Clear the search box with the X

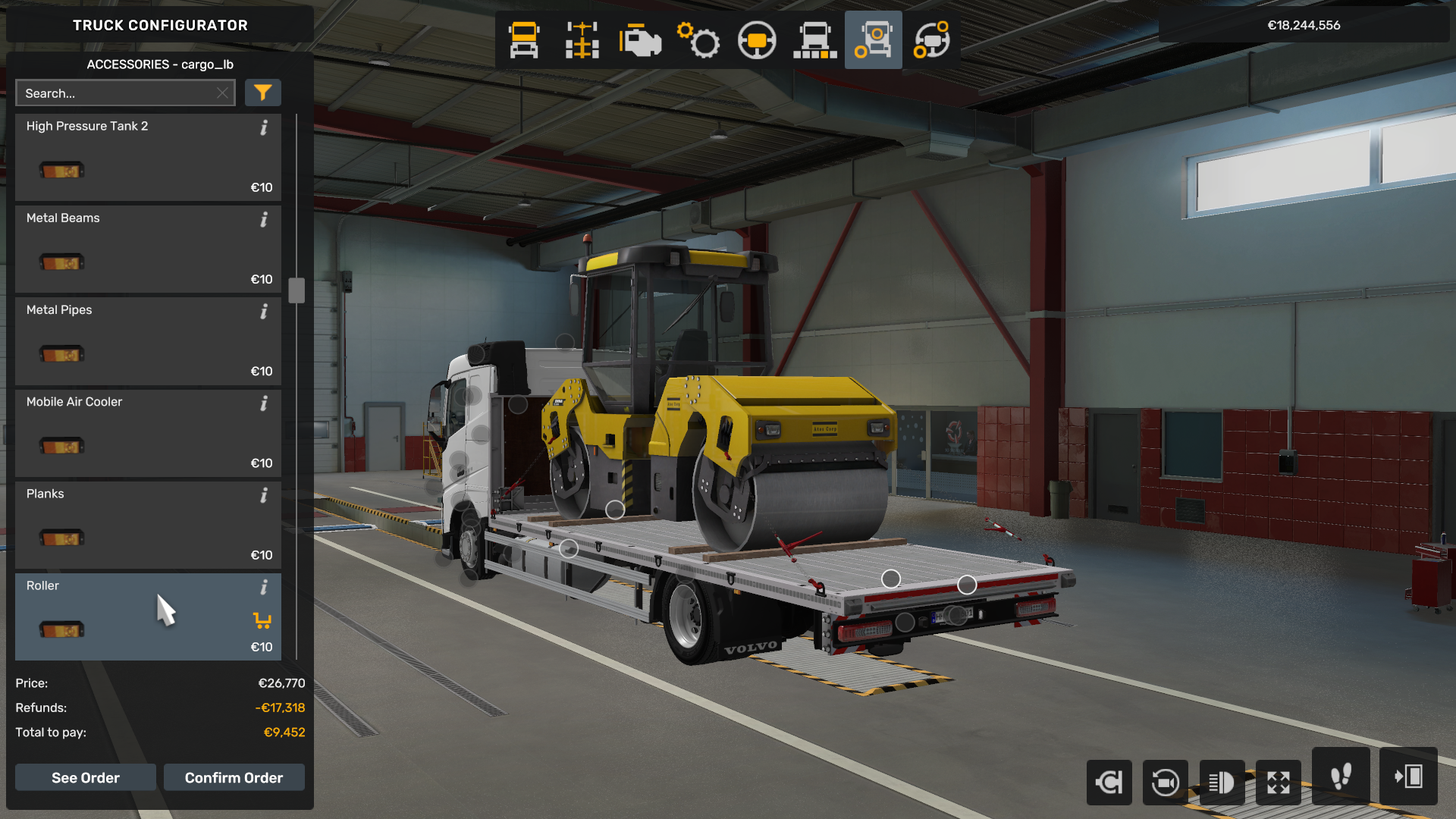[222, 93]
